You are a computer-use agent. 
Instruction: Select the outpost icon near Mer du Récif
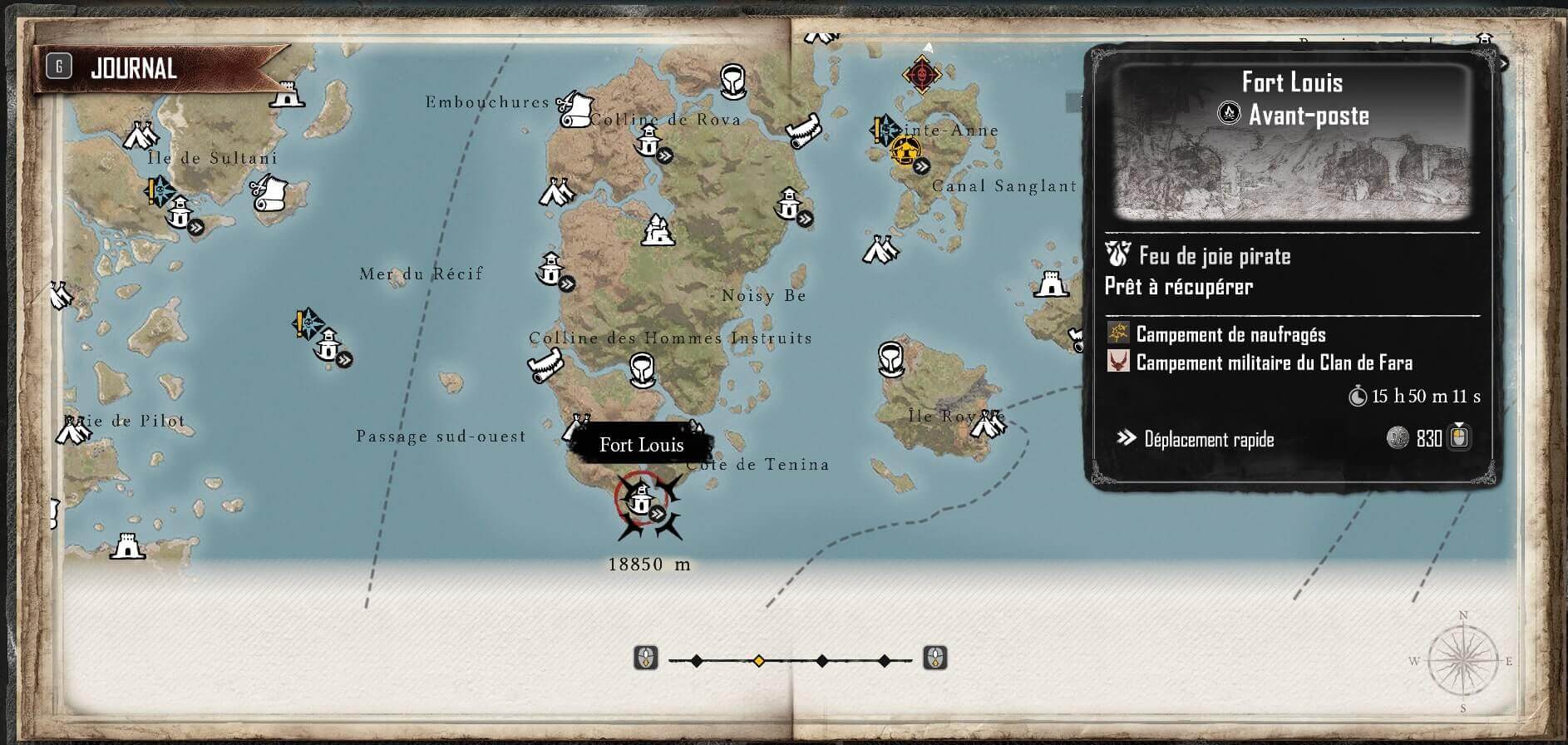pos(550,268)
